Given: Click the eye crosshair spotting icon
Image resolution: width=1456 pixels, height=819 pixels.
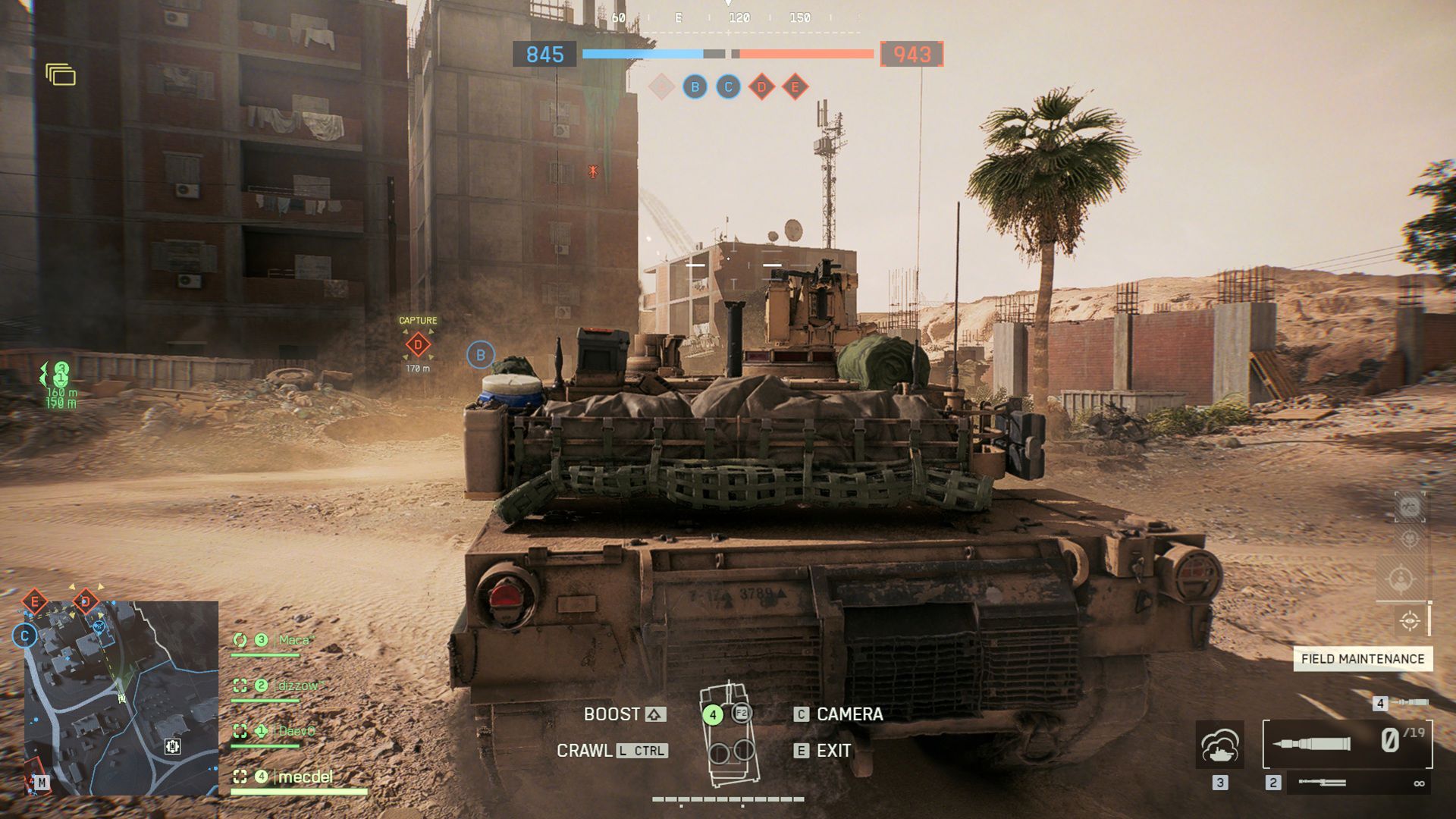Looking at the screenshot, I should [x=1410, y=621].
